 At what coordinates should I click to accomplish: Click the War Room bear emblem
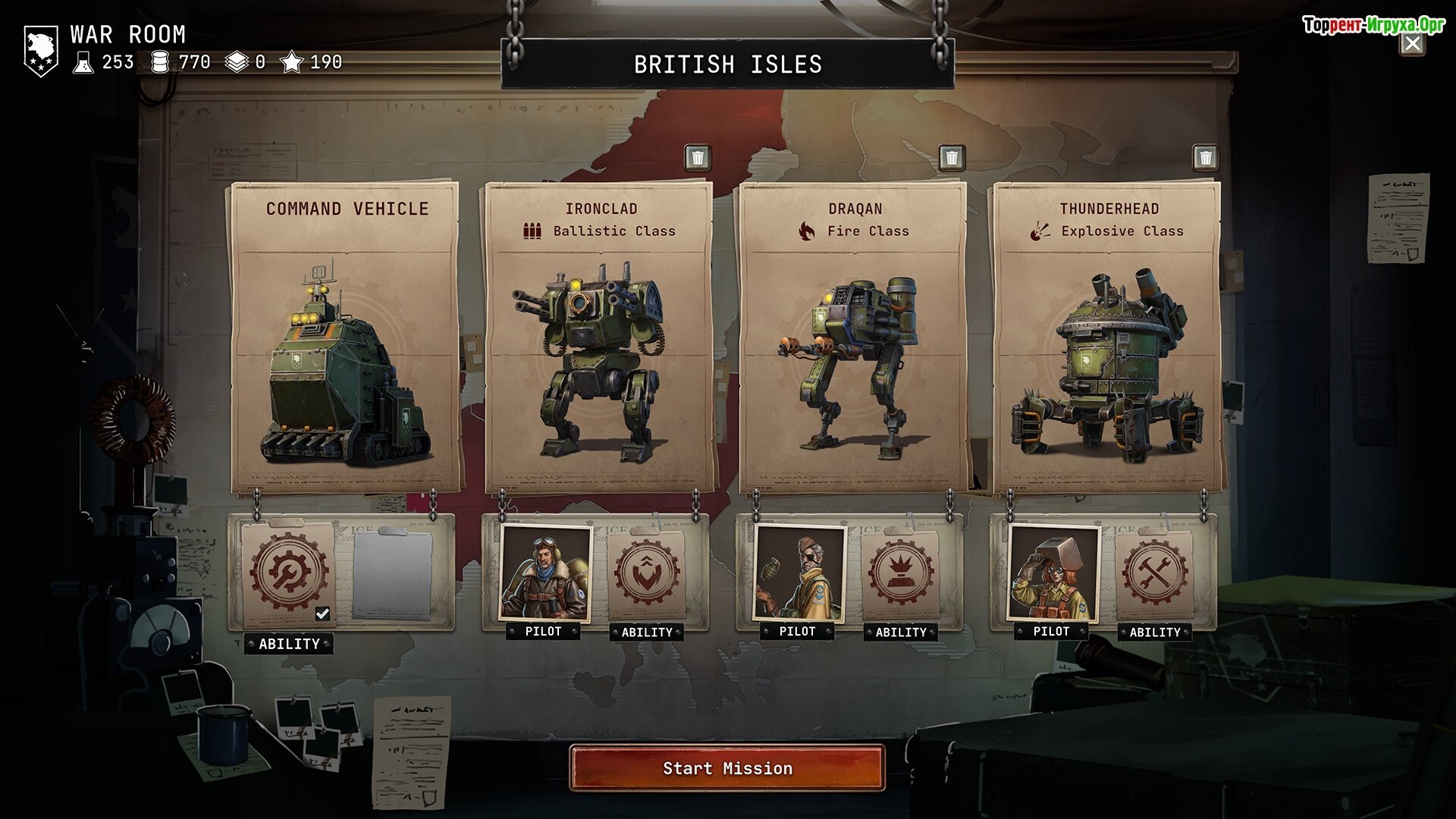click(41, 50)
